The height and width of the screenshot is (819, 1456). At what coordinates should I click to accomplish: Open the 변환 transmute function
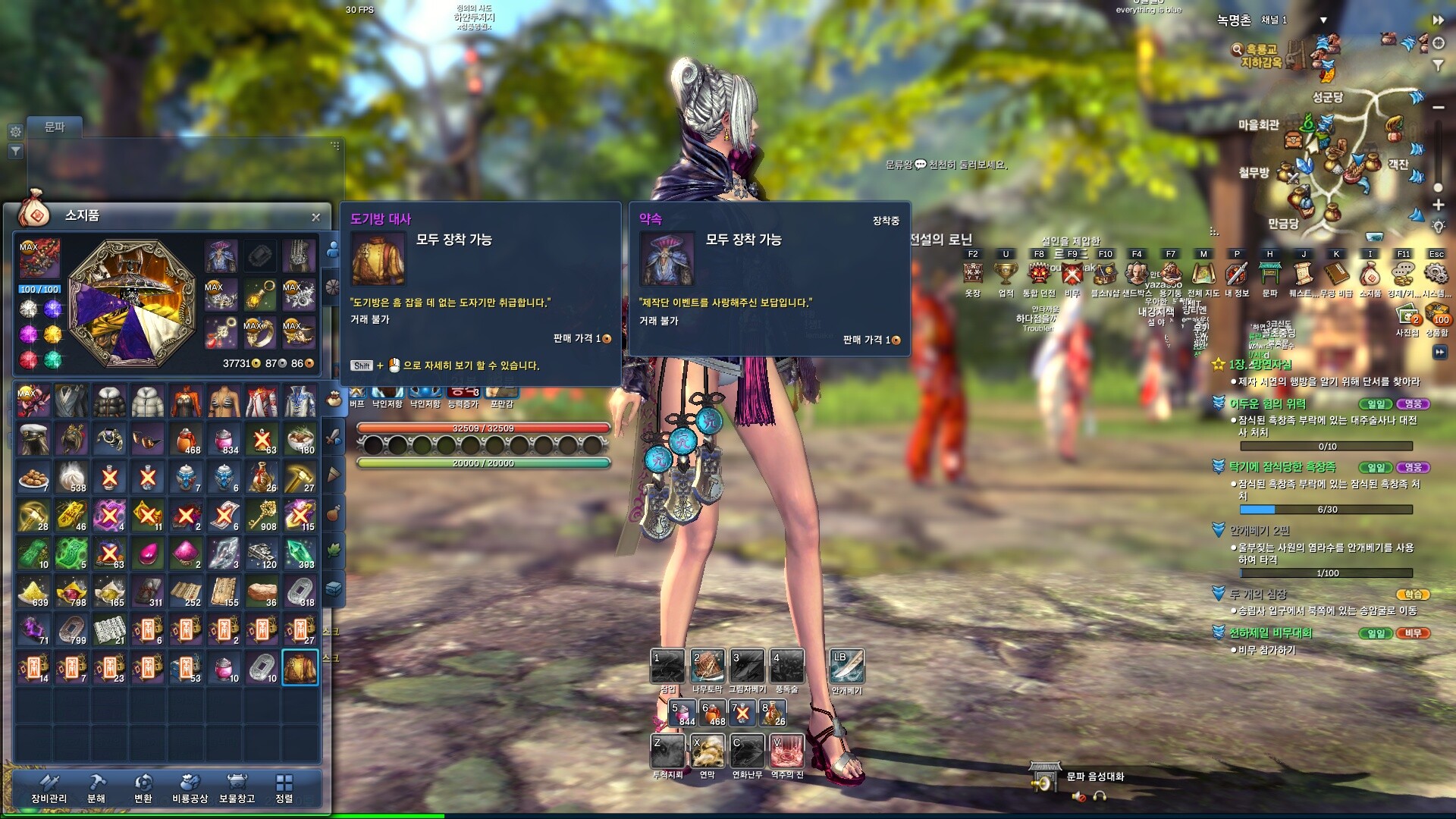point(143,789)
